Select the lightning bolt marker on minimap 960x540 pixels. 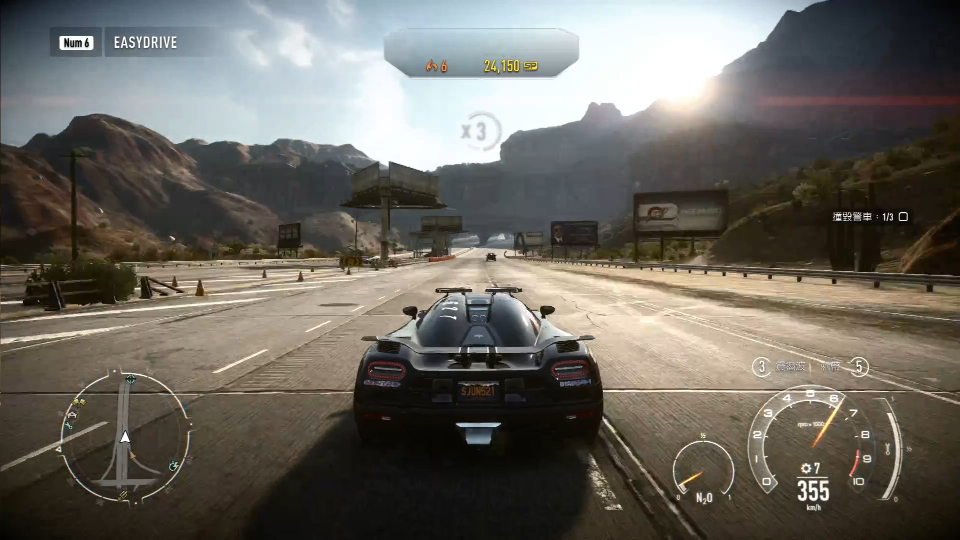tap(174, 465)
